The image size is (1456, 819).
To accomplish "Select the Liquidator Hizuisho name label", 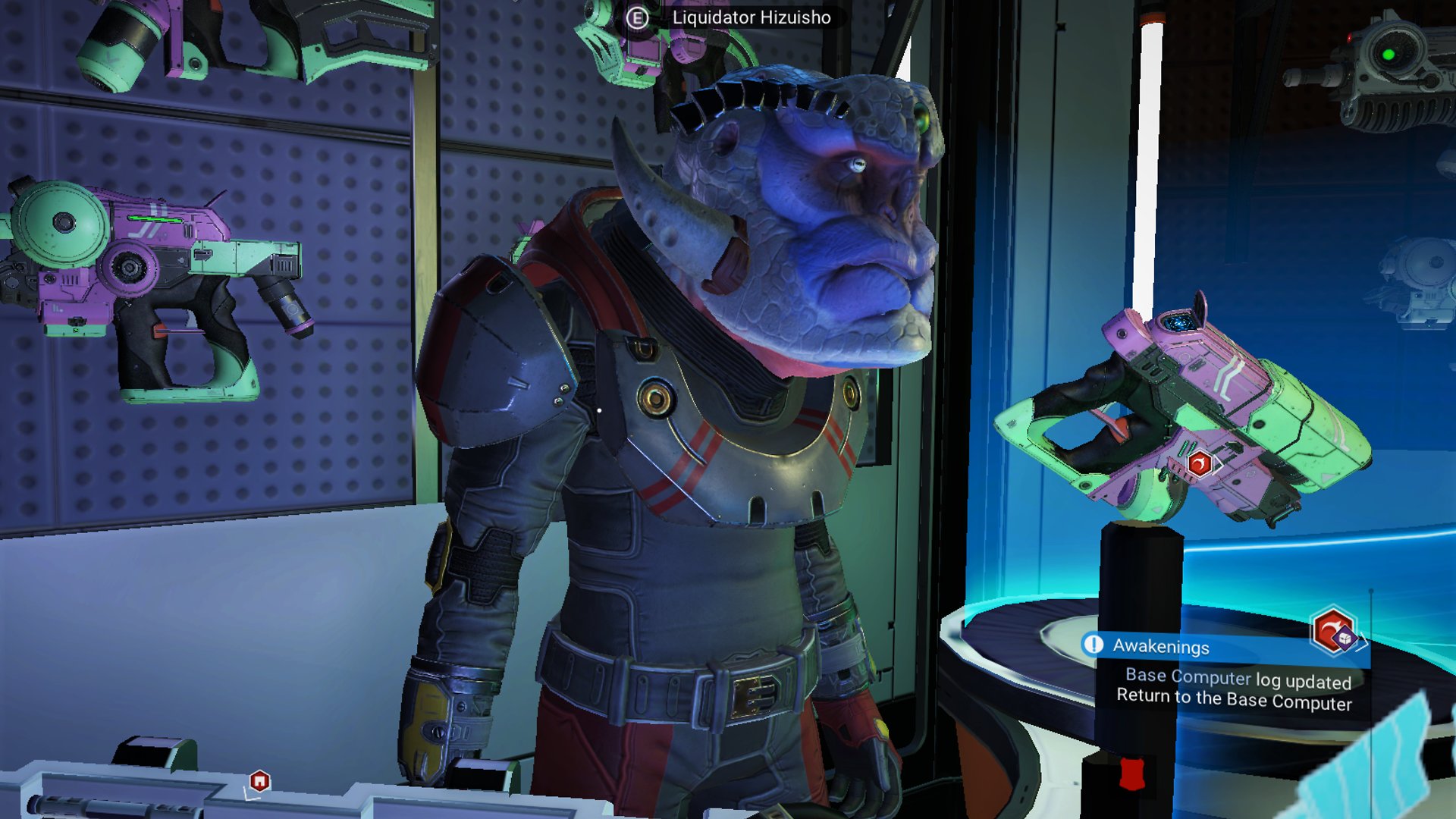I will coord(751,17).
